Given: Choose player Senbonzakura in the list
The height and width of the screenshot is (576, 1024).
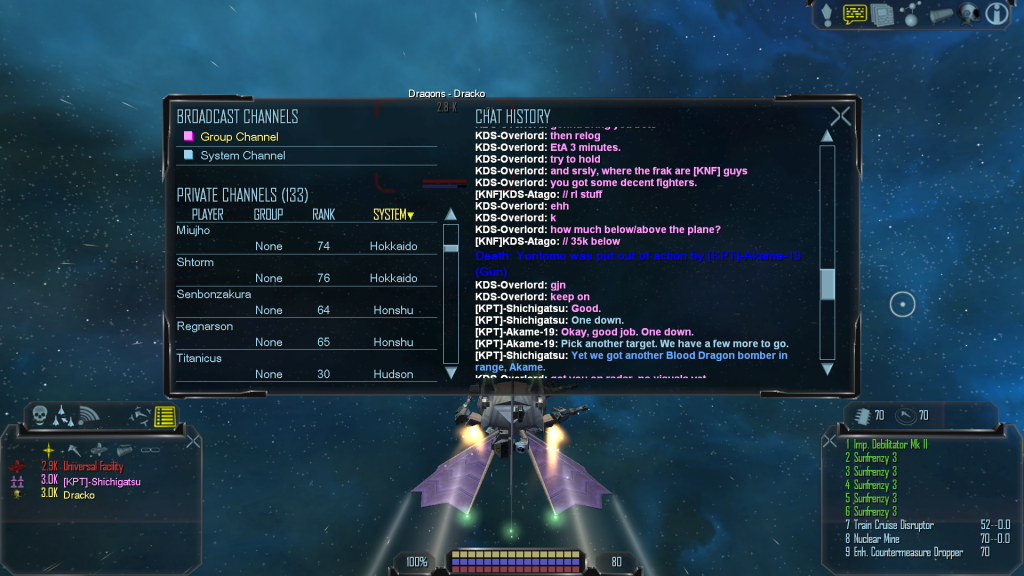Looking at the screenshot, I should pos(214,295).
